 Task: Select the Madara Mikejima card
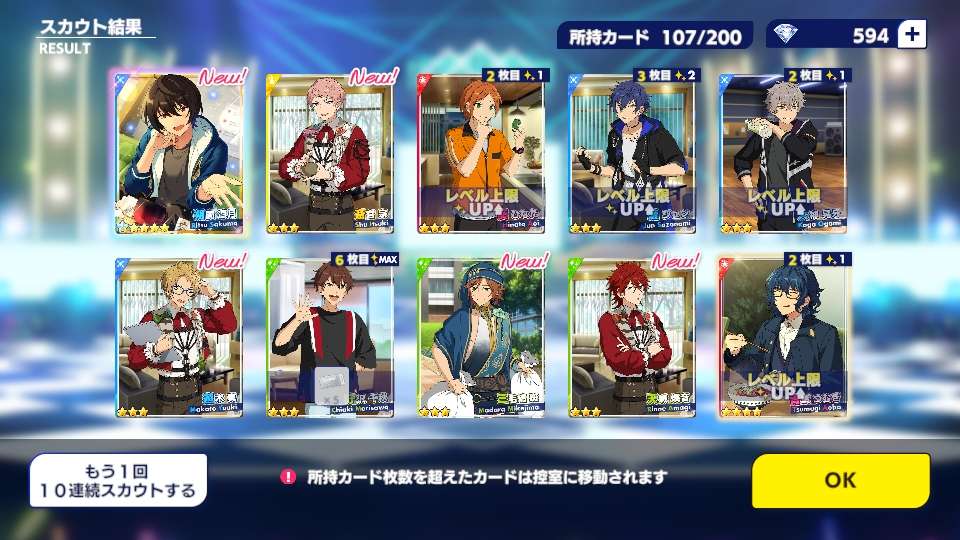point(481,336)
